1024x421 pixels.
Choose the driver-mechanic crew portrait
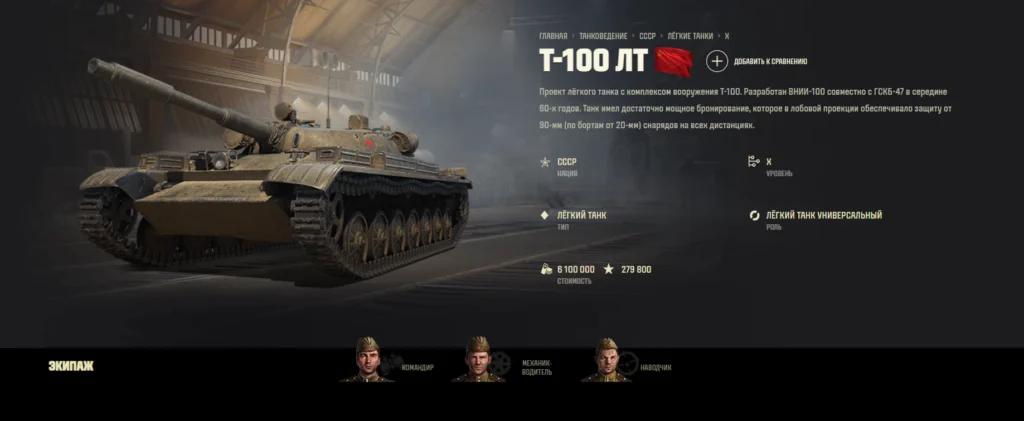[x=477, y=360]
